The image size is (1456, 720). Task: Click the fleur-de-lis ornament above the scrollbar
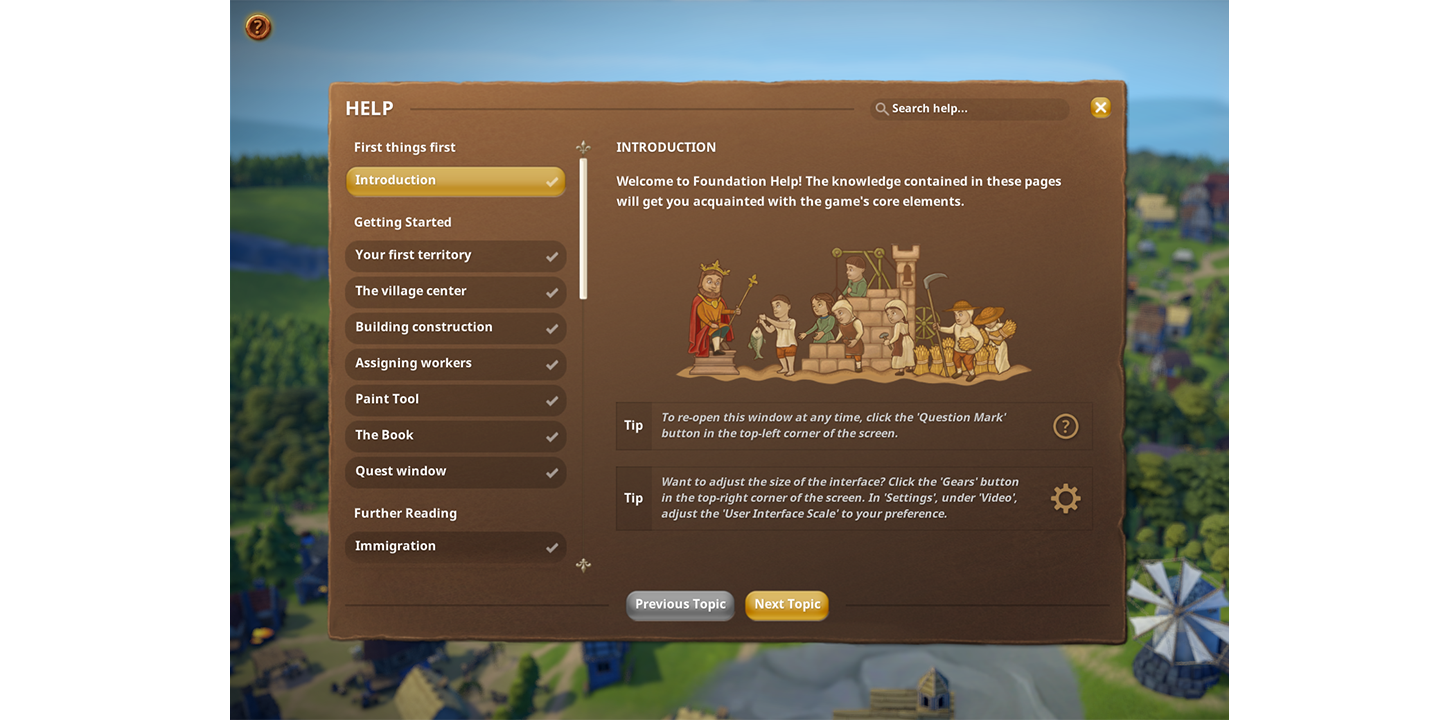[x=583, y=146]
